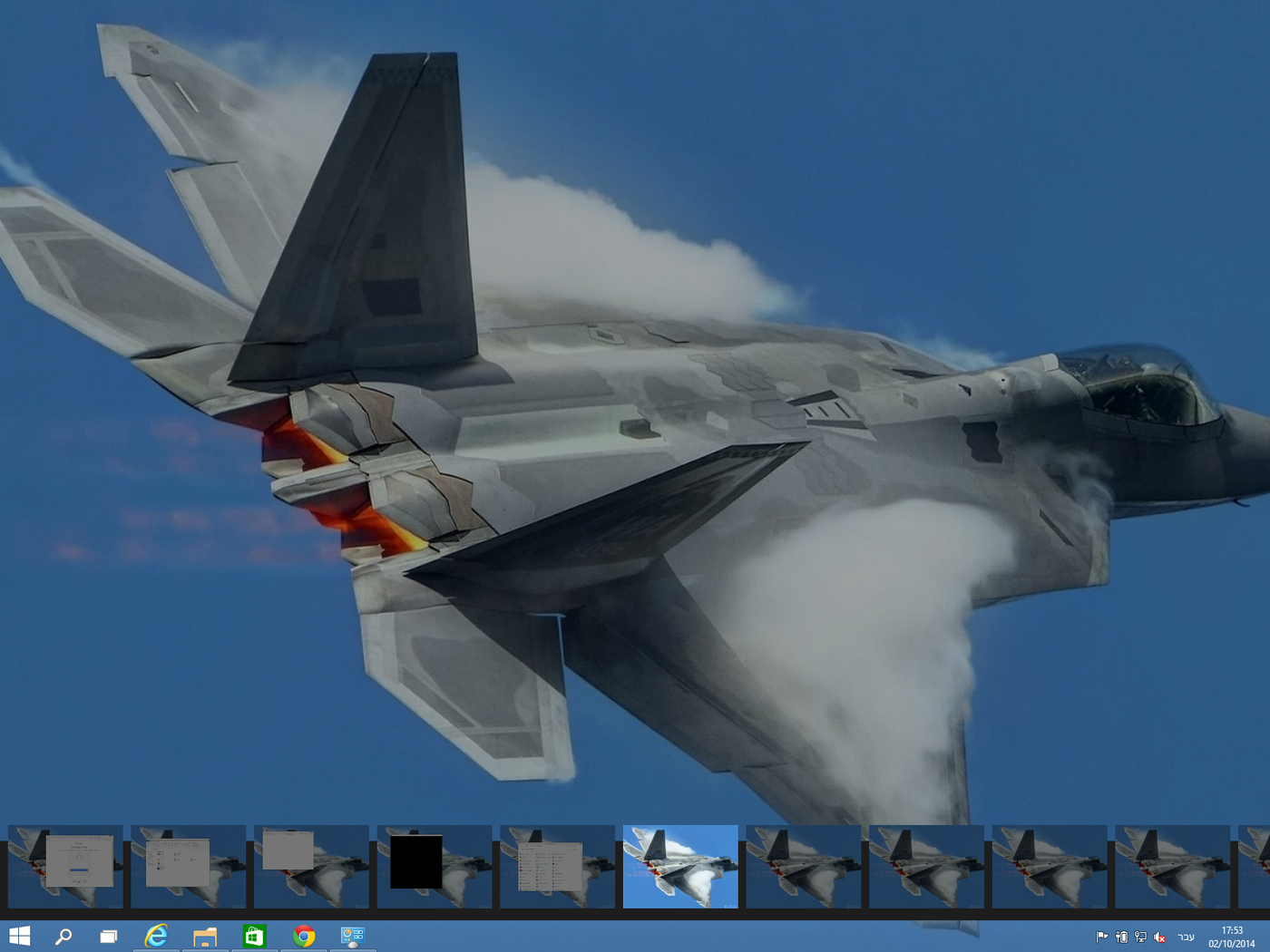Open the Windows Start menu
Viewport: 1270px width, 952px height.
tap(19, 936)
